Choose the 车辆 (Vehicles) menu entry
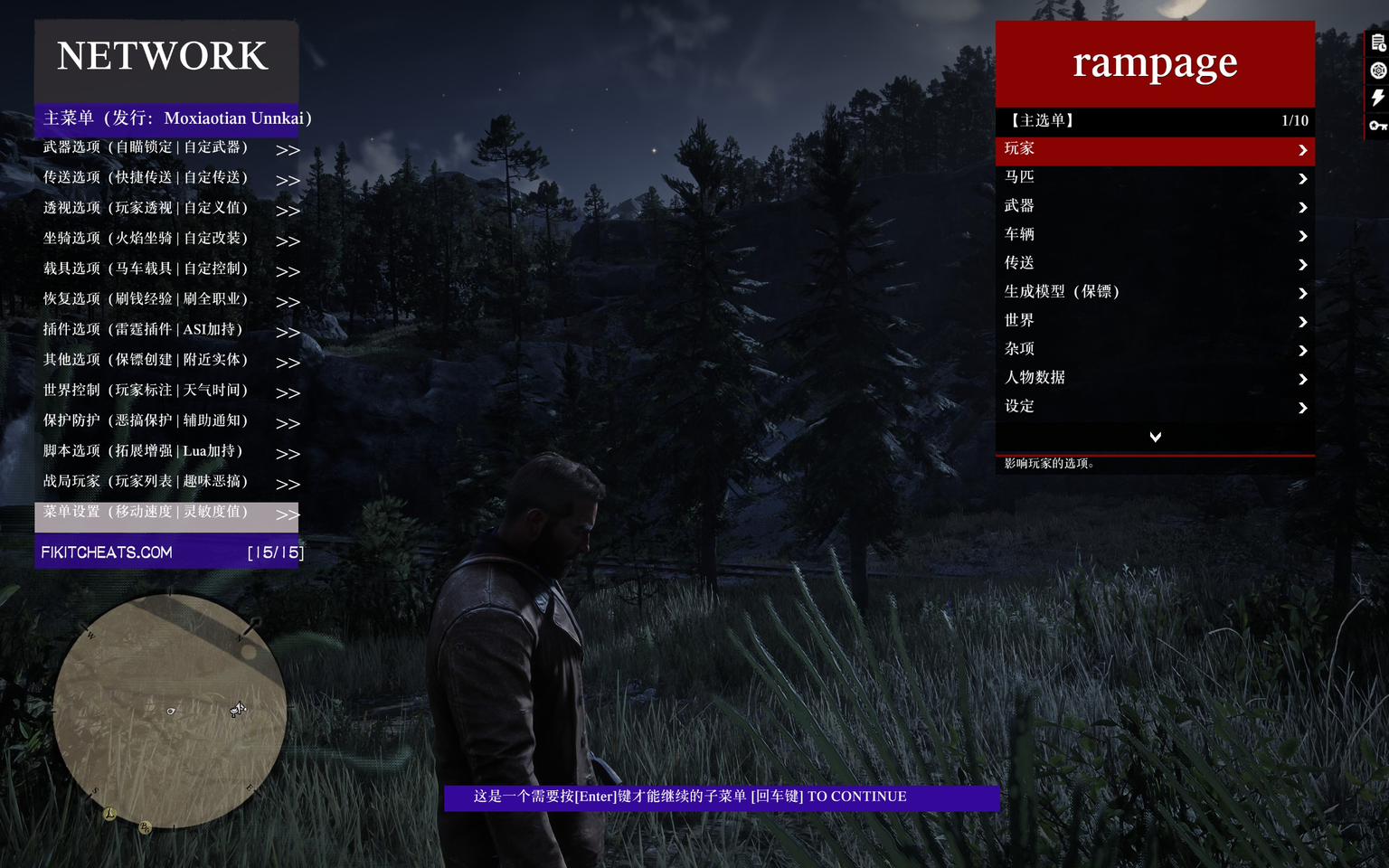 [x=1154, y=235]
